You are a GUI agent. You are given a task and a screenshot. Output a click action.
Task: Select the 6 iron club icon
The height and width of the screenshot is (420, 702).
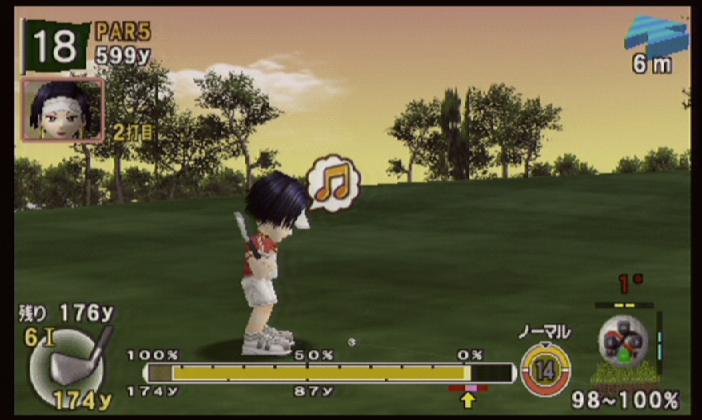[x=70, y=361]
